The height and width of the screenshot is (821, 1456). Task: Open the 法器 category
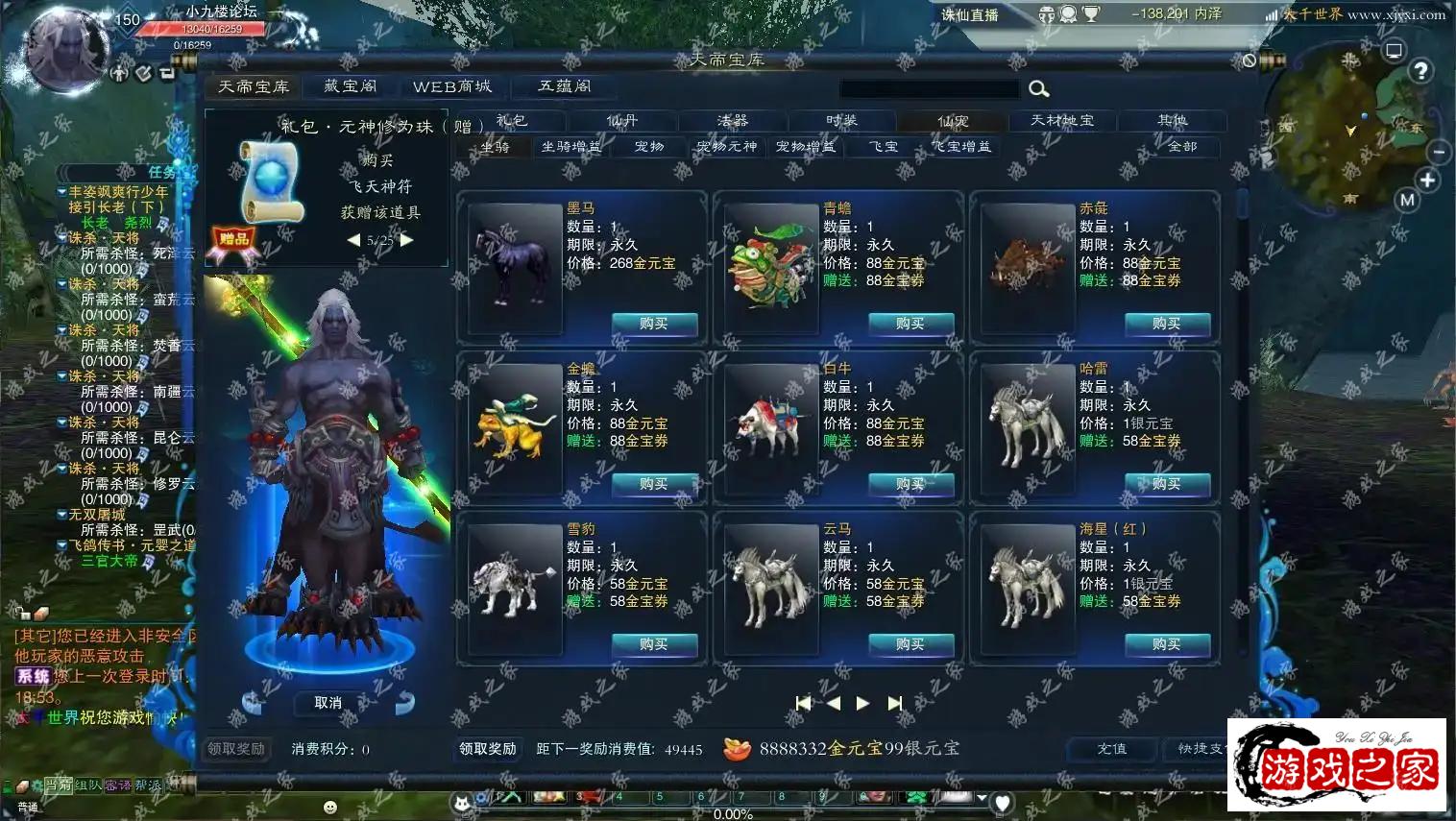pyautogui.click(x=732, y=121)
